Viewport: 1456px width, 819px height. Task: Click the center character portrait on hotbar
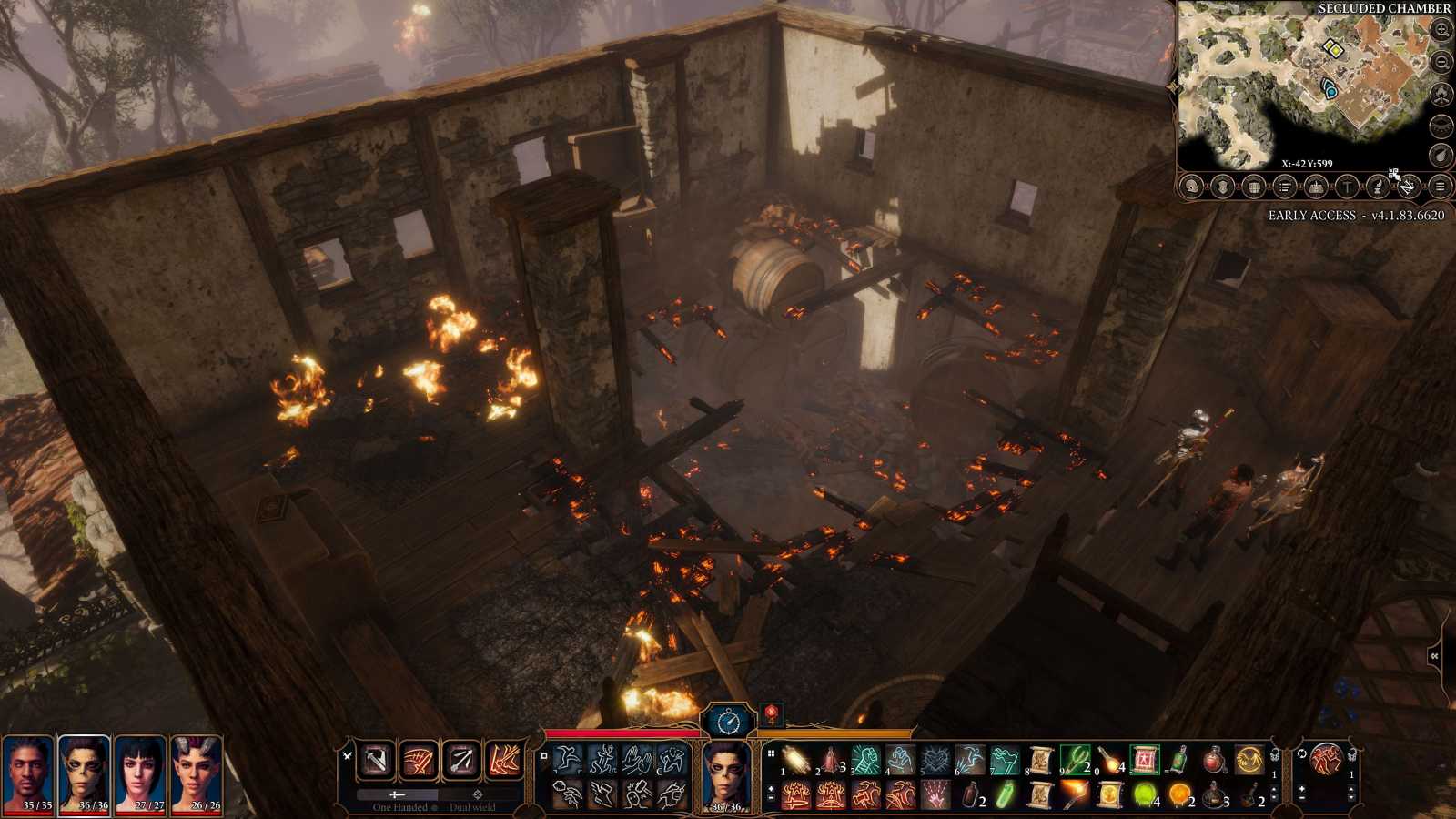(x=726, y=773)
